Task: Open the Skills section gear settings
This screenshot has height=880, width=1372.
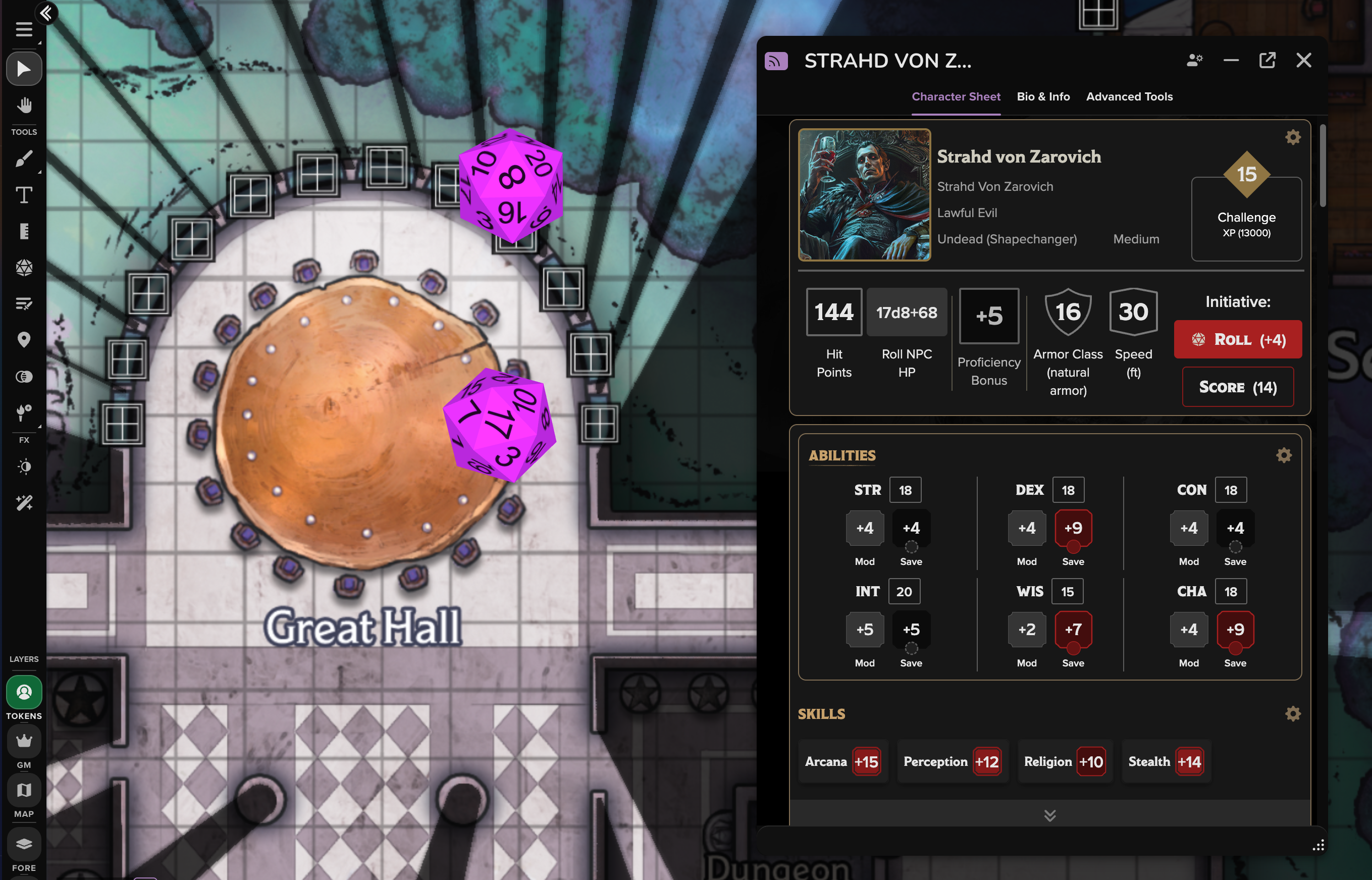Action: [x=1293, y=714]
